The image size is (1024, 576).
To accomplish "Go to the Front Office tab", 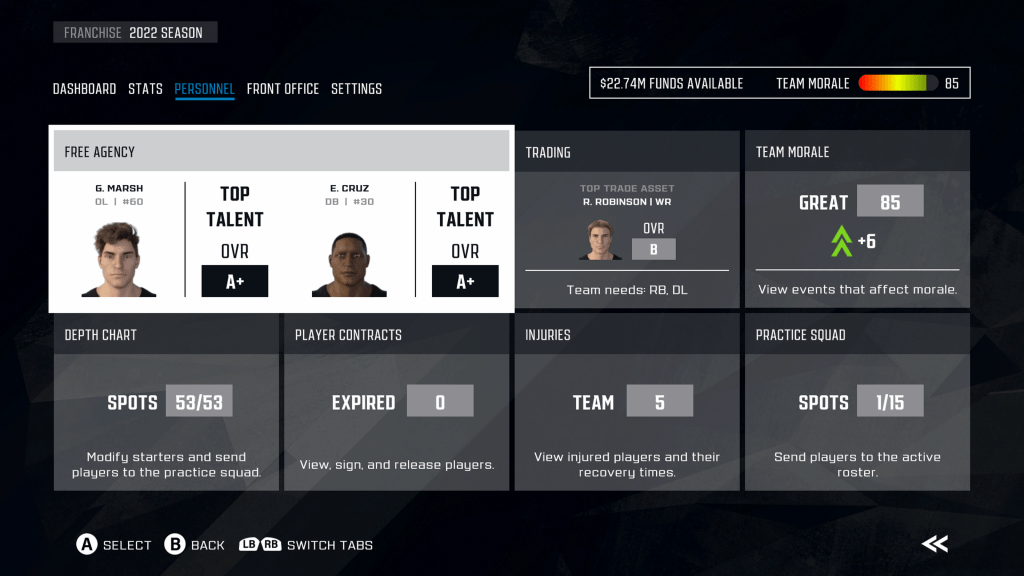I will coord(283,89).
